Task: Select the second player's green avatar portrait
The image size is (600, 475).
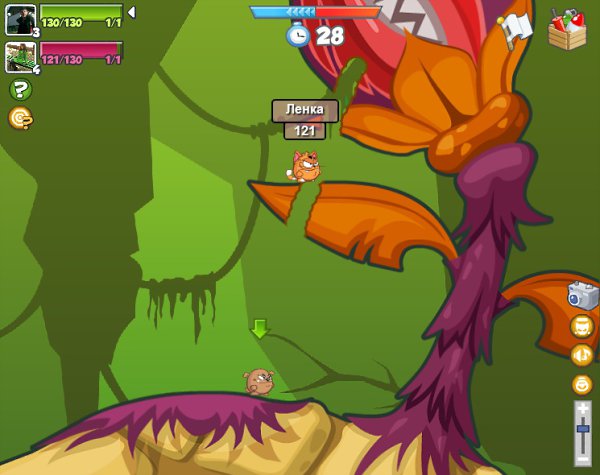Action: click(x=20, y=56)
